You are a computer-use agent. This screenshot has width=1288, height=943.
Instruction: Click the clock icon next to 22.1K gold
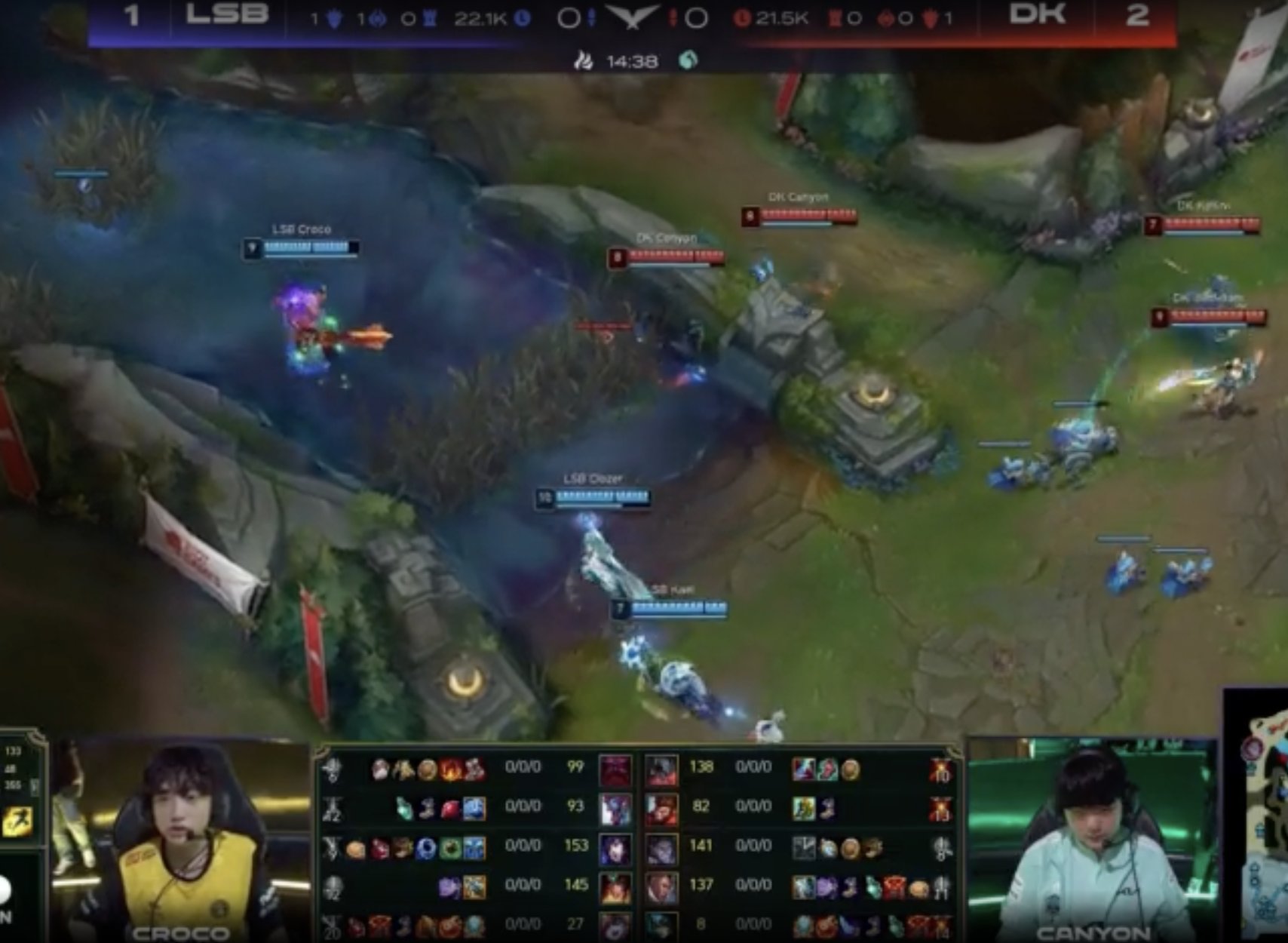click(x=522, y=20)
